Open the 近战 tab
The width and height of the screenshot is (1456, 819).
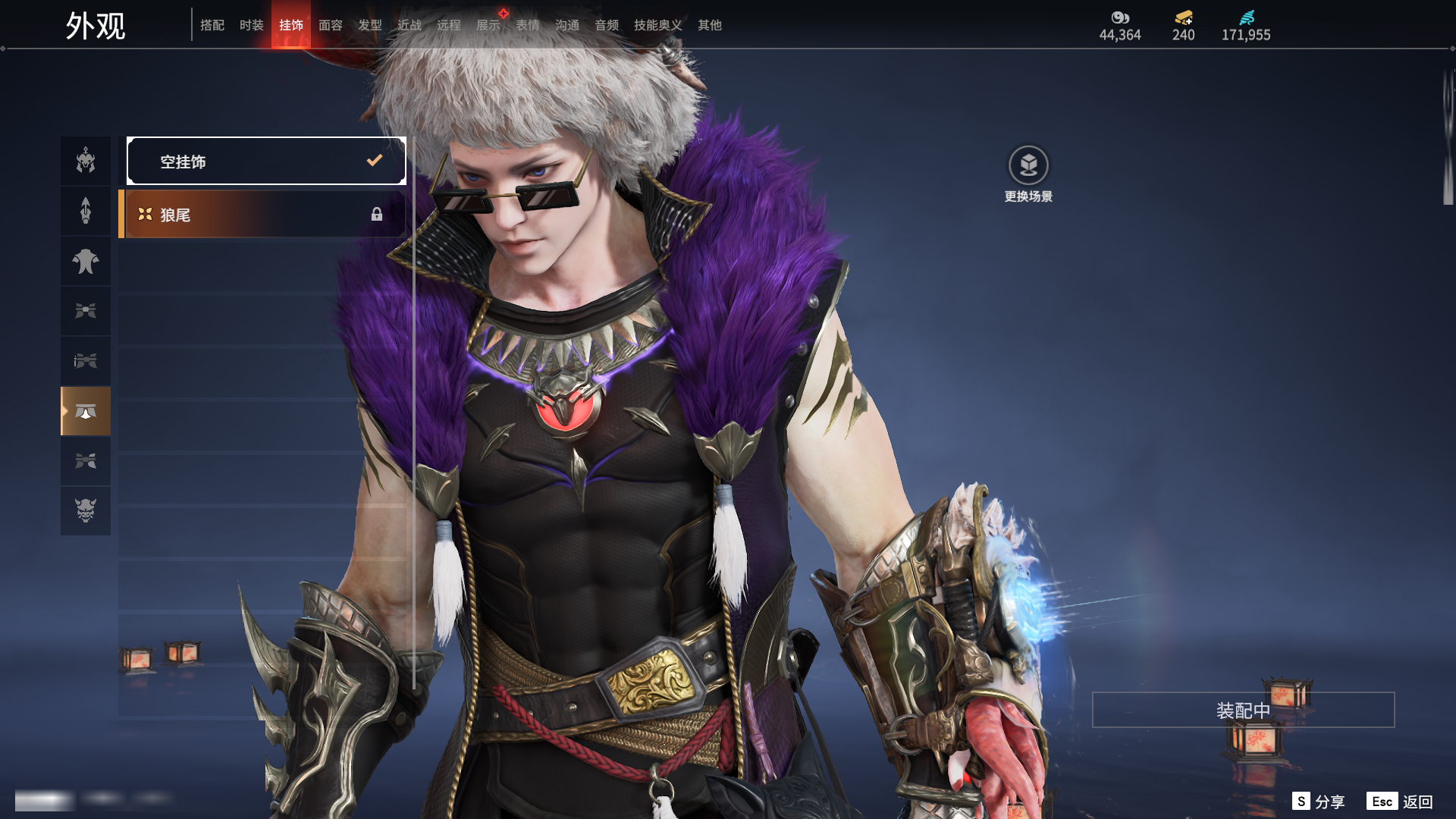point(409,25)
